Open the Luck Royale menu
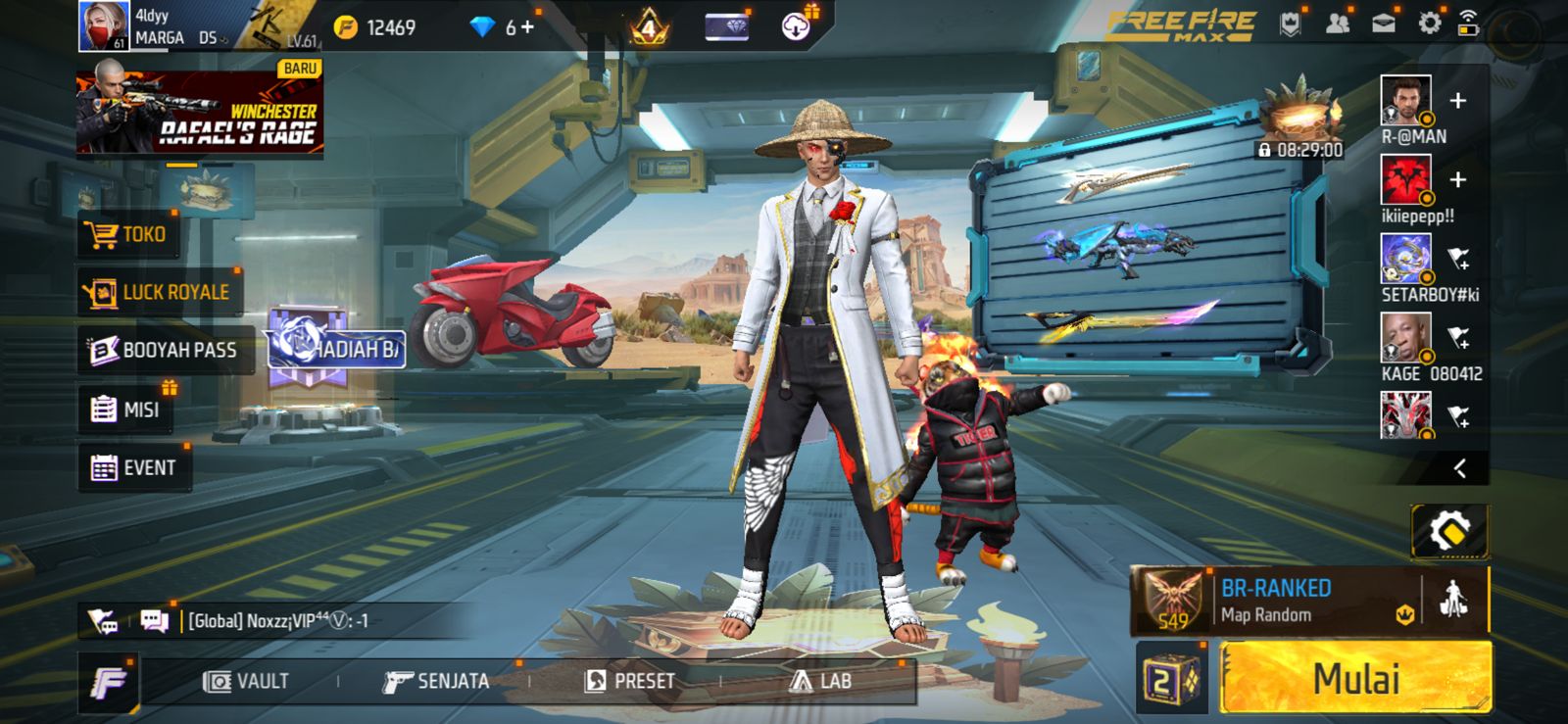Image resolution: width=1568 pixels, height=724 pixels. coord(159,292)
